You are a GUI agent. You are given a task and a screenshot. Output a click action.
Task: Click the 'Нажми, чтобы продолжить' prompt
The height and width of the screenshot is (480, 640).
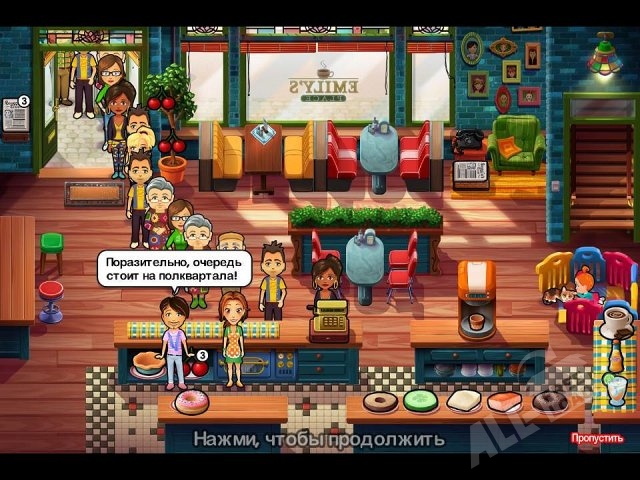319,439
